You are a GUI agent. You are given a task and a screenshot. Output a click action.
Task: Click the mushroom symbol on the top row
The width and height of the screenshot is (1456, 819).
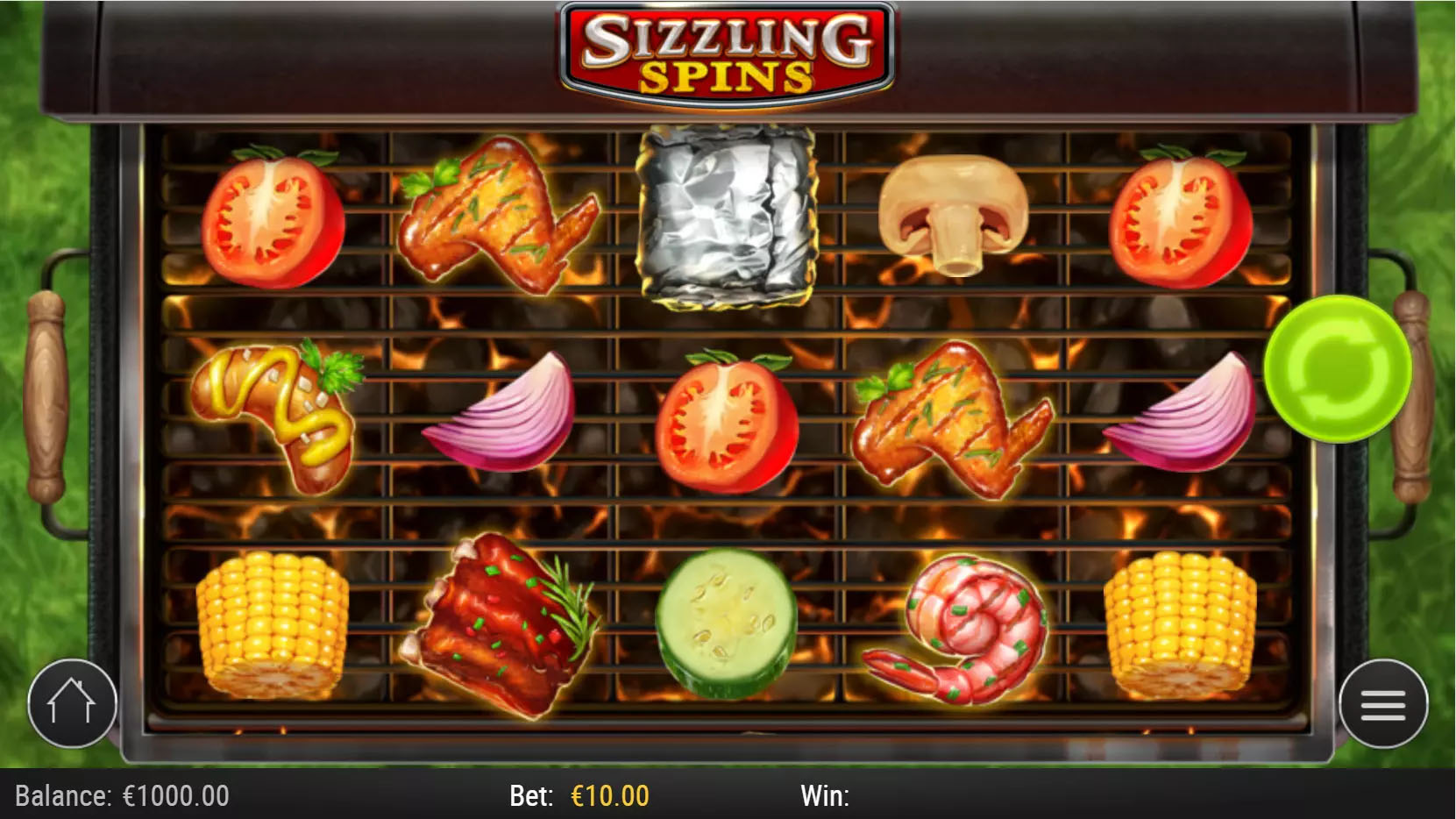[952, 213]
